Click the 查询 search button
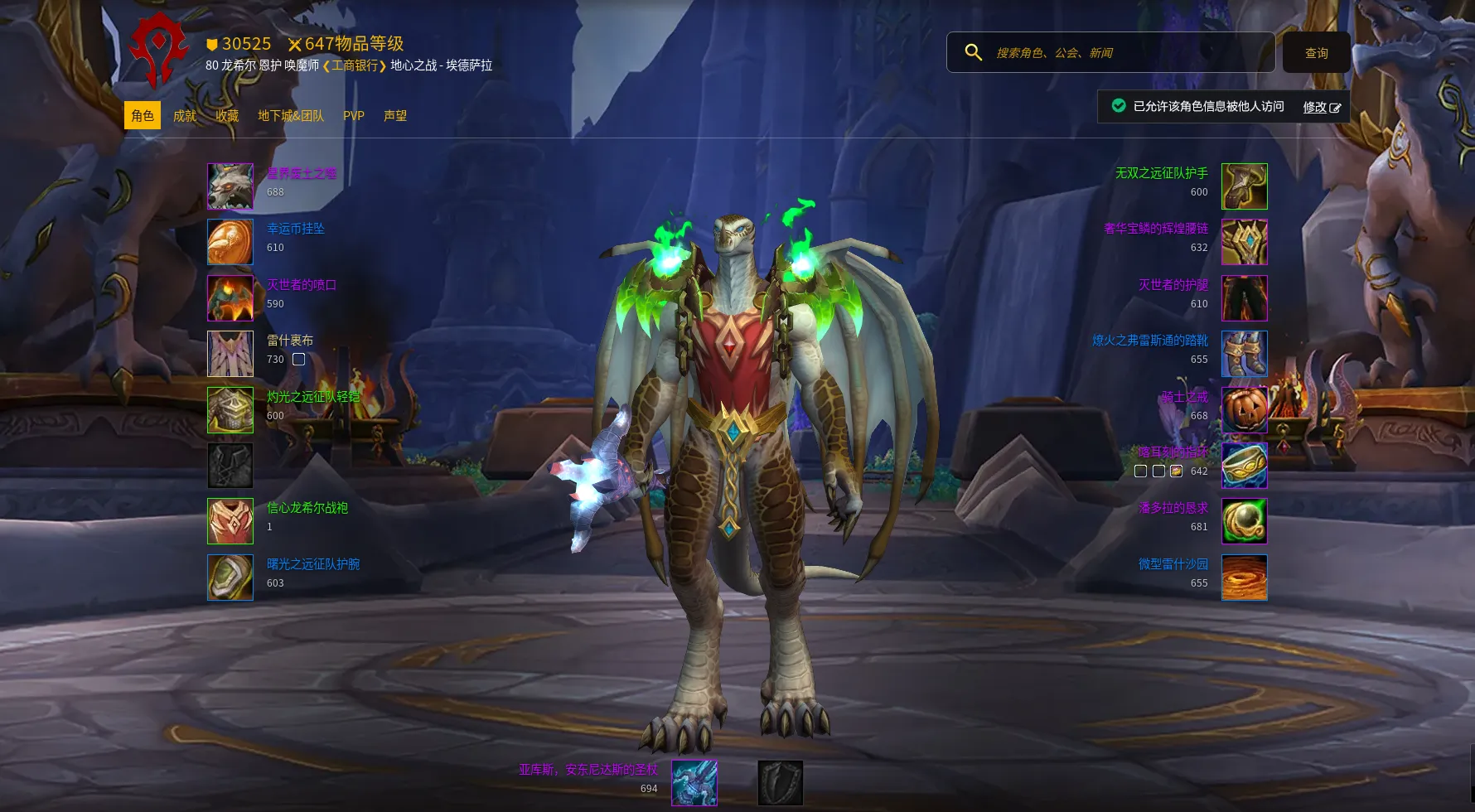Viewport: 1475px width, 812px height. (1317, 53)
